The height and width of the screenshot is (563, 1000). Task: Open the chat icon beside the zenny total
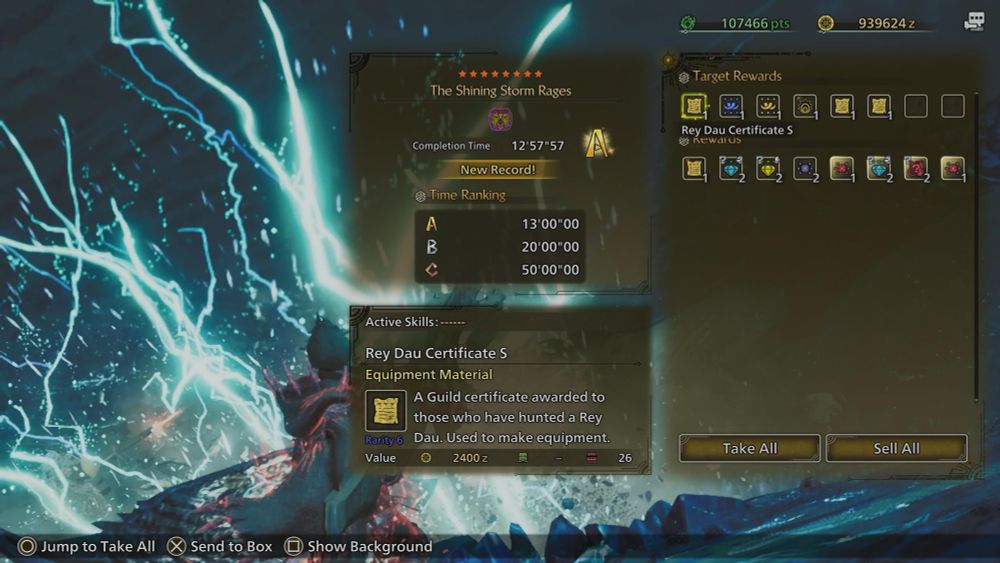974,22
